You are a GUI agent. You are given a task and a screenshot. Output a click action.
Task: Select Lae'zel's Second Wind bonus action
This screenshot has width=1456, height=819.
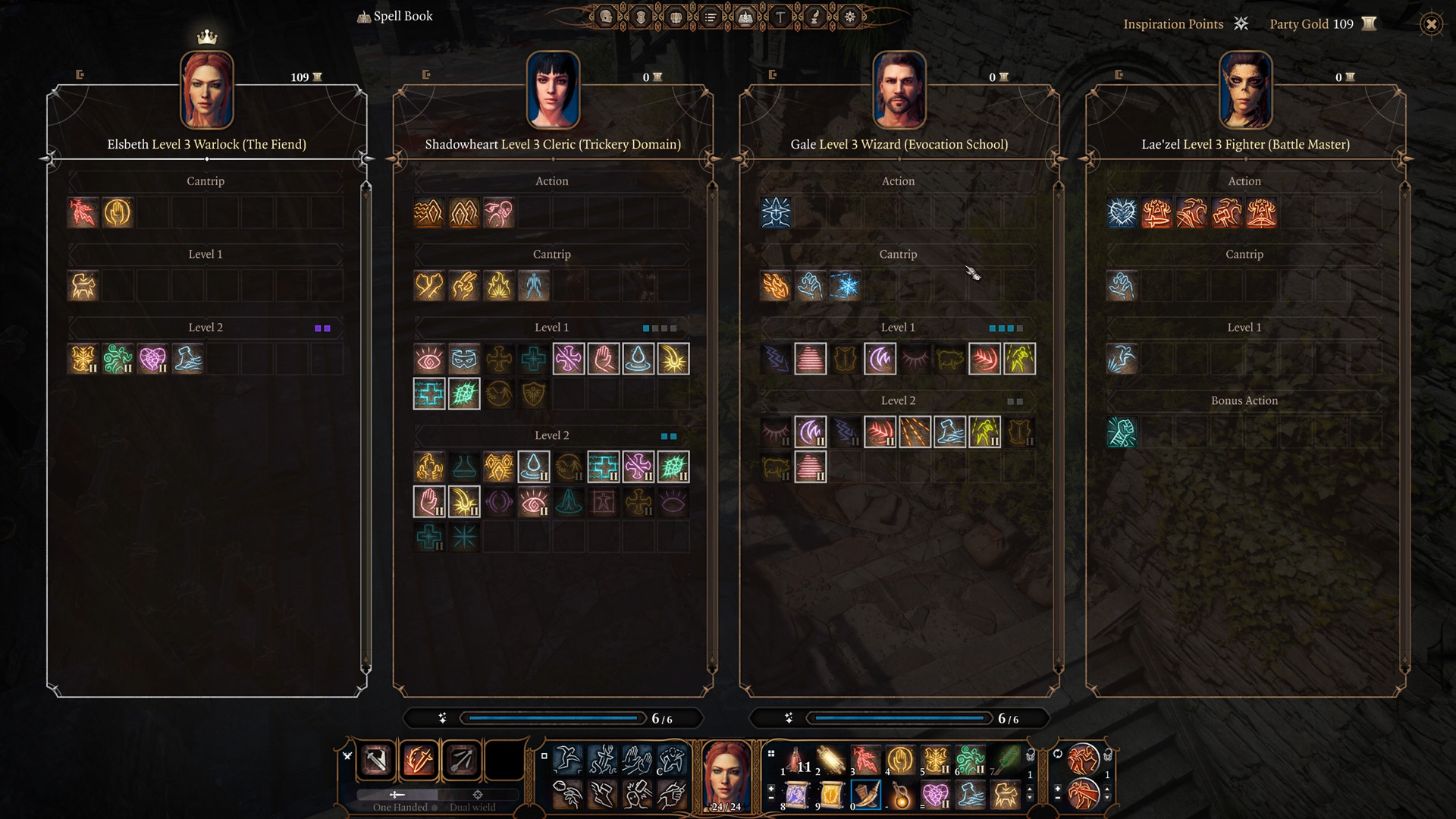point(1122,431)
